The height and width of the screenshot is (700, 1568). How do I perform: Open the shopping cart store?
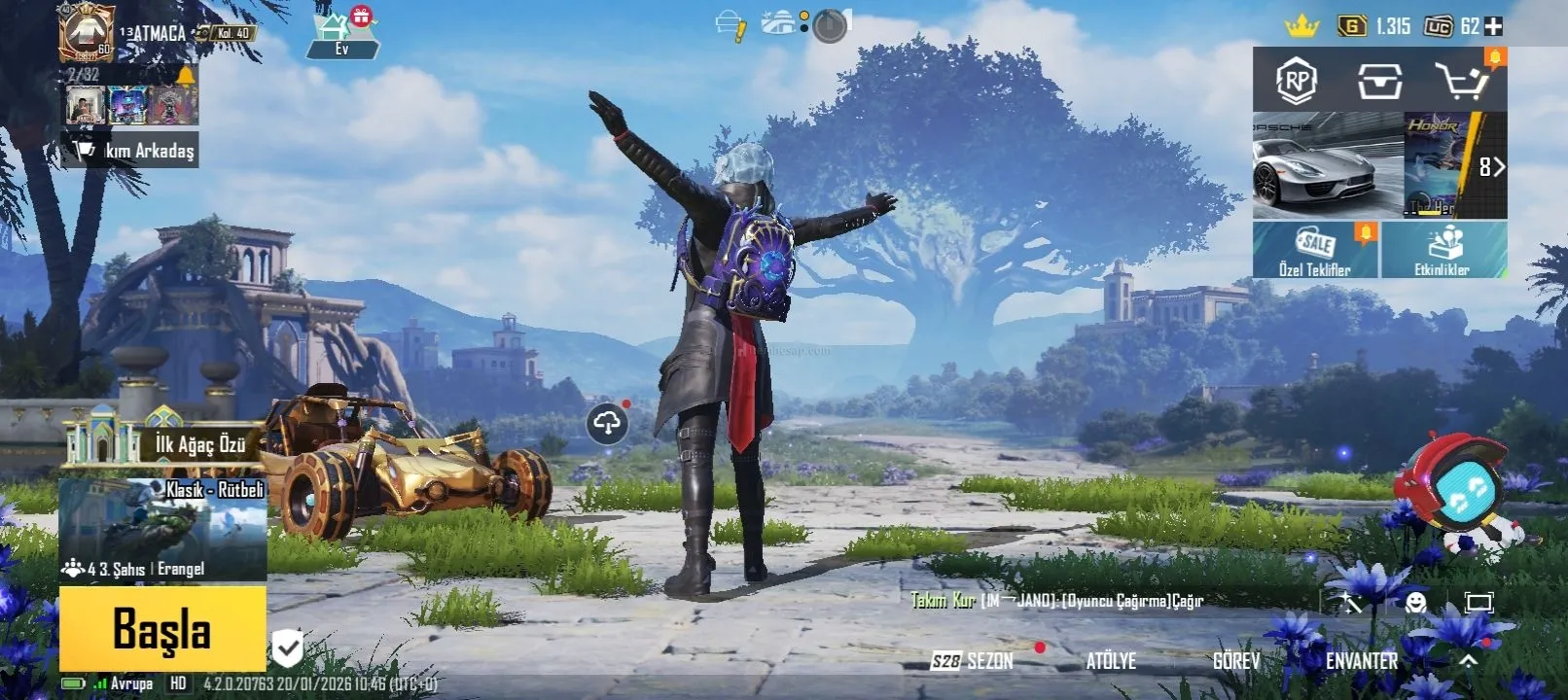[x=1462, y=81]
